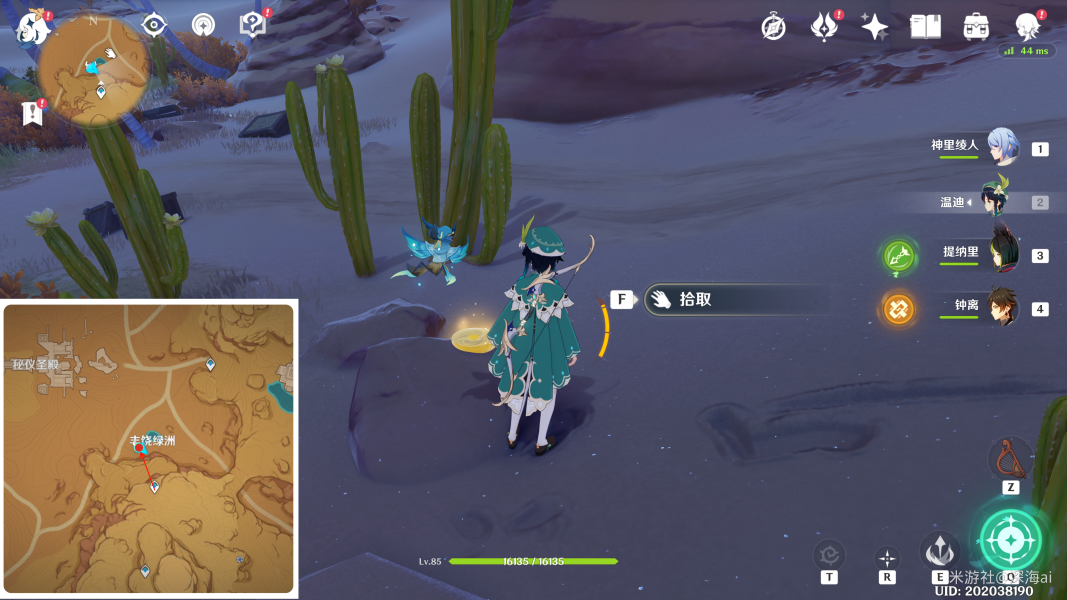The height and width of the screenshot is (600, 1067).
Task: Use the elemental skill icon
Action: point(939,551)
